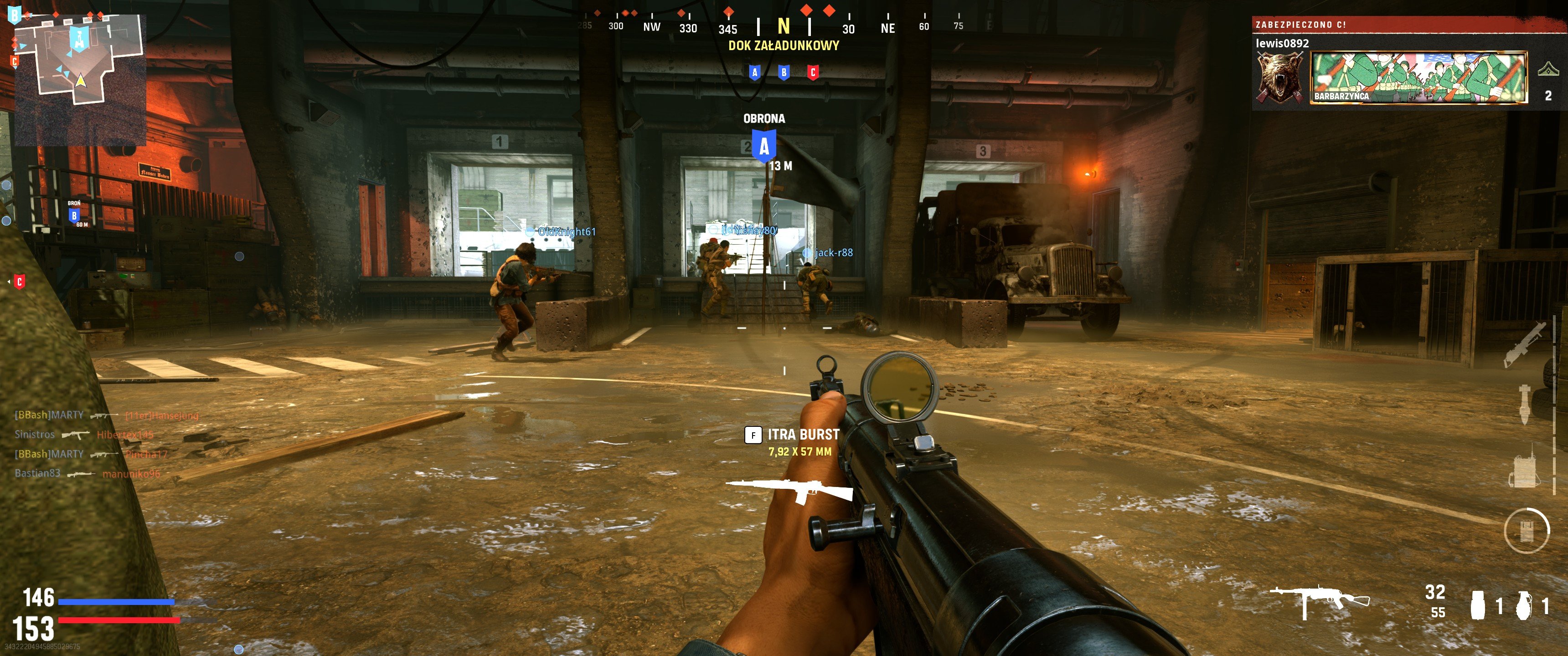Click the roaring bear player emblem
1568x656 pixels.
(1280, 78)
